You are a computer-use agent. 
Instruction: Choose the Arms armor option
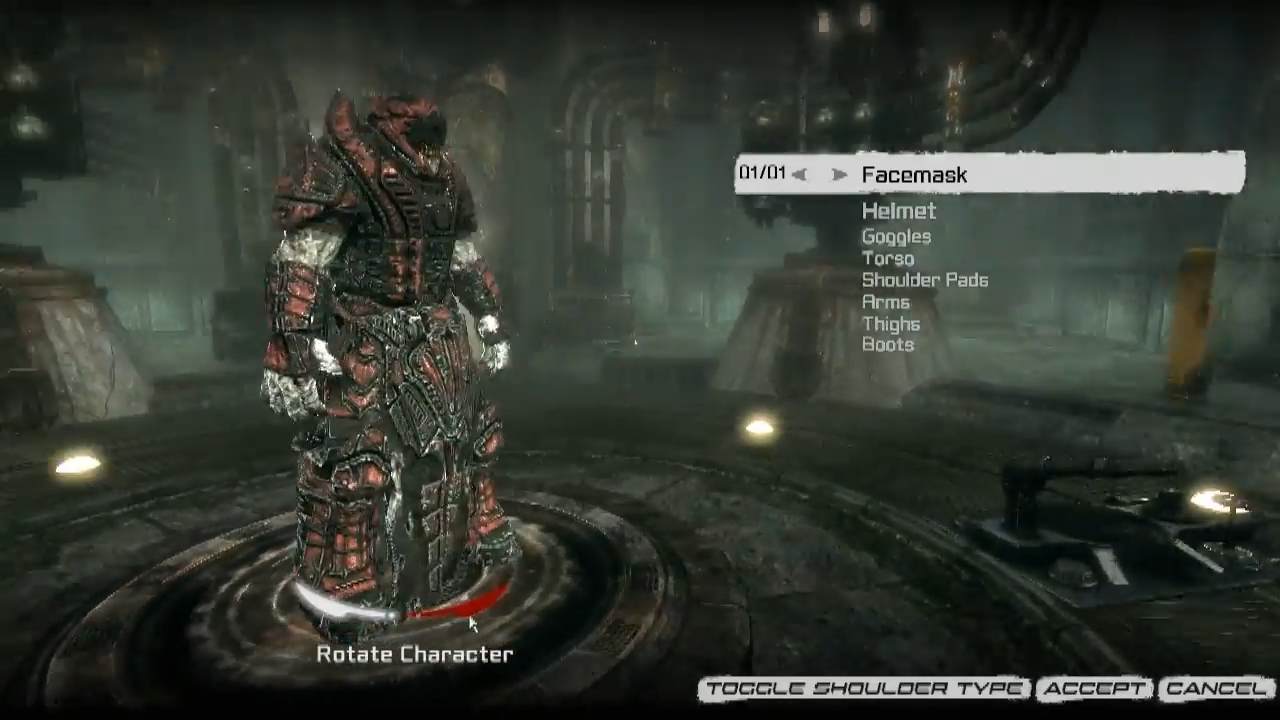[886, 302]
